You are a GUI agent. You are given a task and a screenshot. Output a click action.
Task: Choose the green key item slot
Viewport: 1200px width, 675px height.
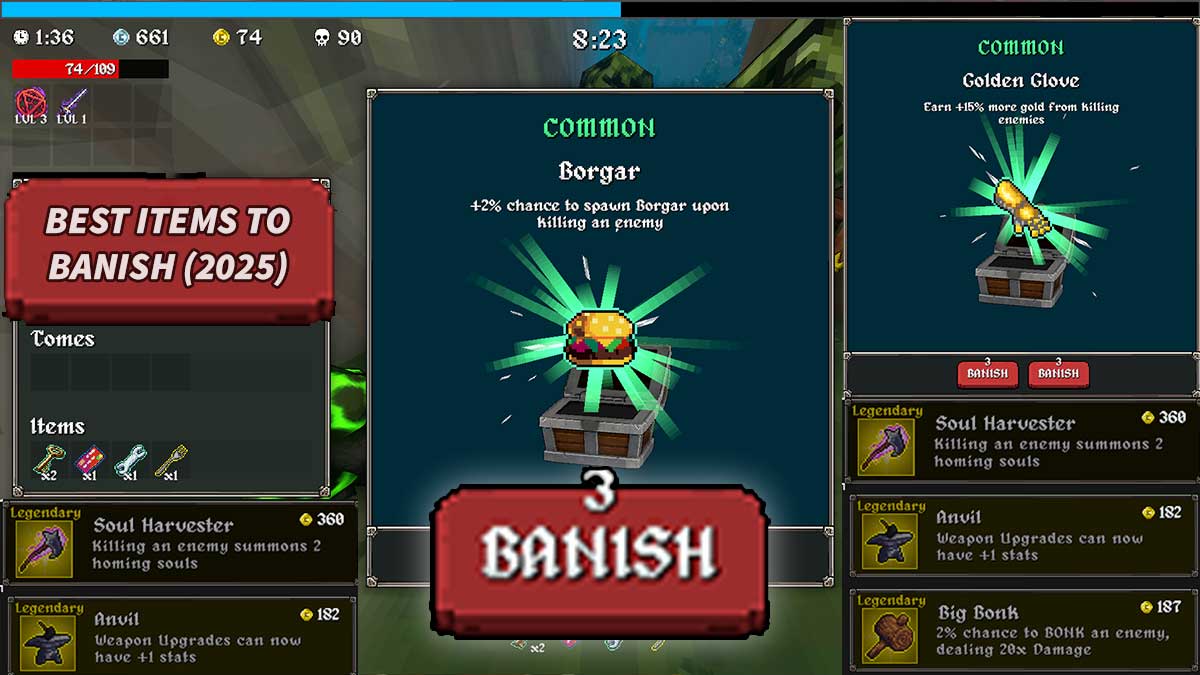49,460
